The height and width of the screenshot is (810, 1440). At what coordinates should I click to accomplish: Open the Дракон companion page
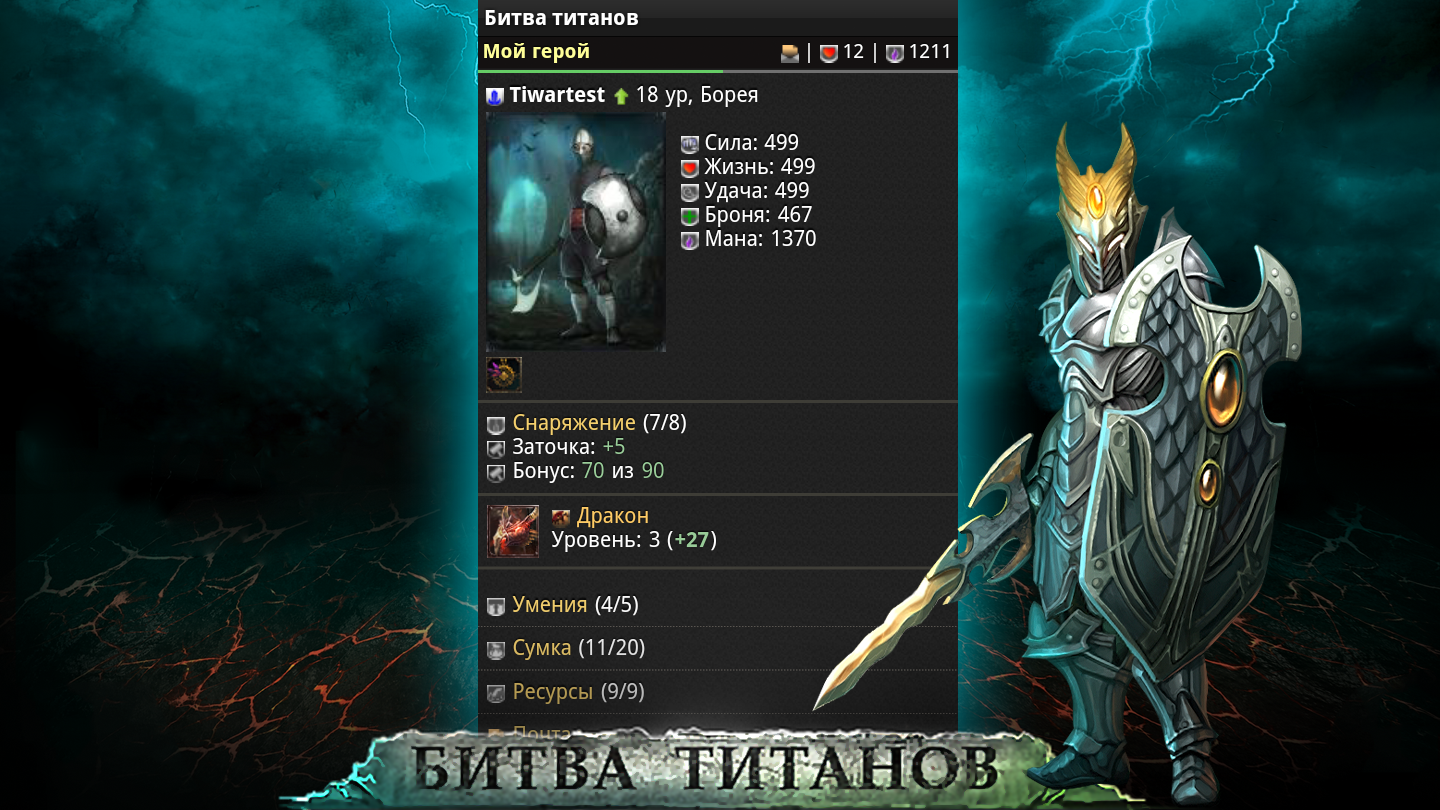[x=611, y=516]
